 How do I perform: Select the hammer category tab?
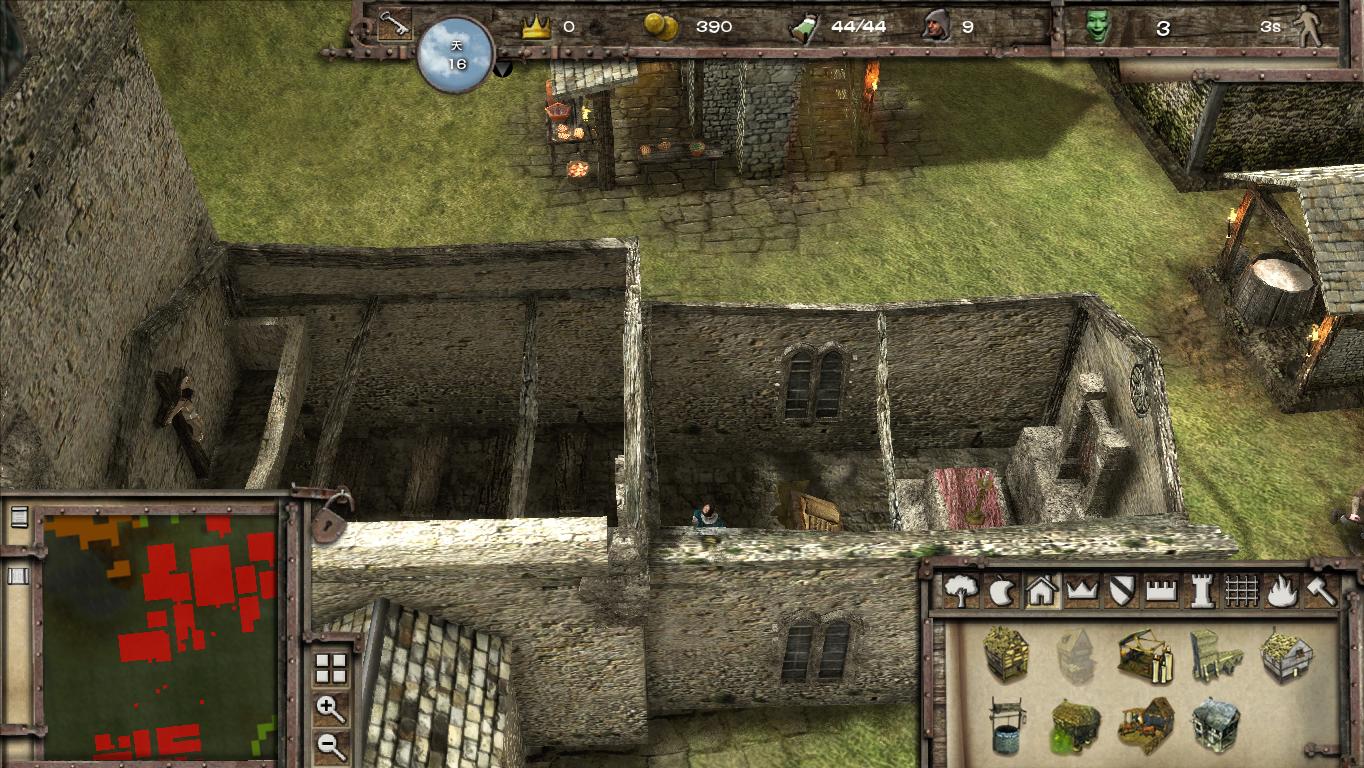click(x=1320, y=591)
